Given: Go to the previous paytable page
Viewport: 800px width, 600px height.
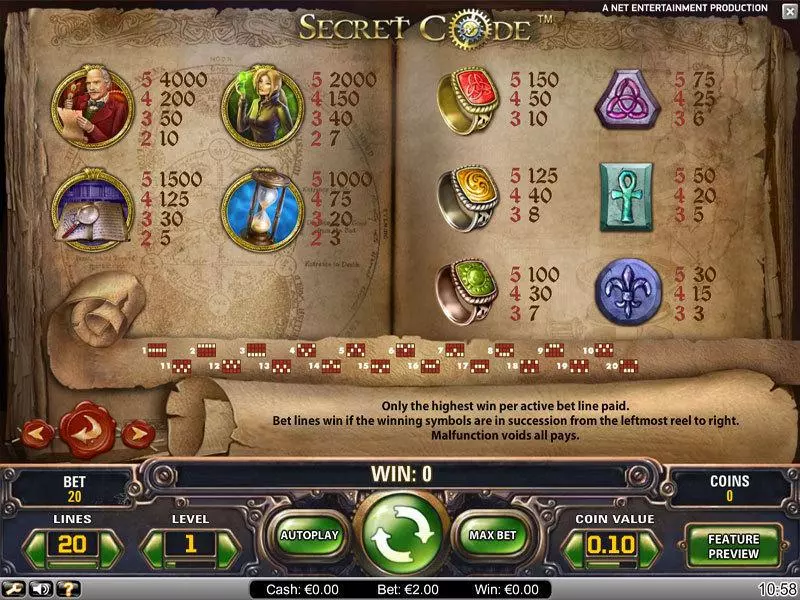Looking at the screenshot, I should (39, 433).
